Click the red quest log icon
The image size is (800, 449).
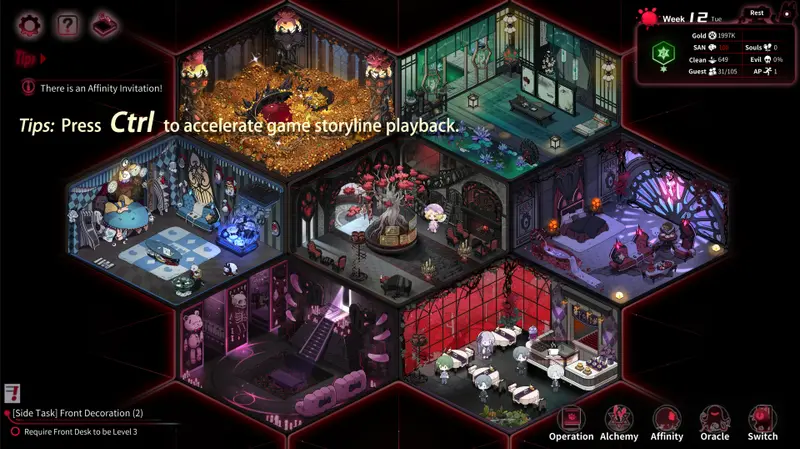[x=13, y=393]
